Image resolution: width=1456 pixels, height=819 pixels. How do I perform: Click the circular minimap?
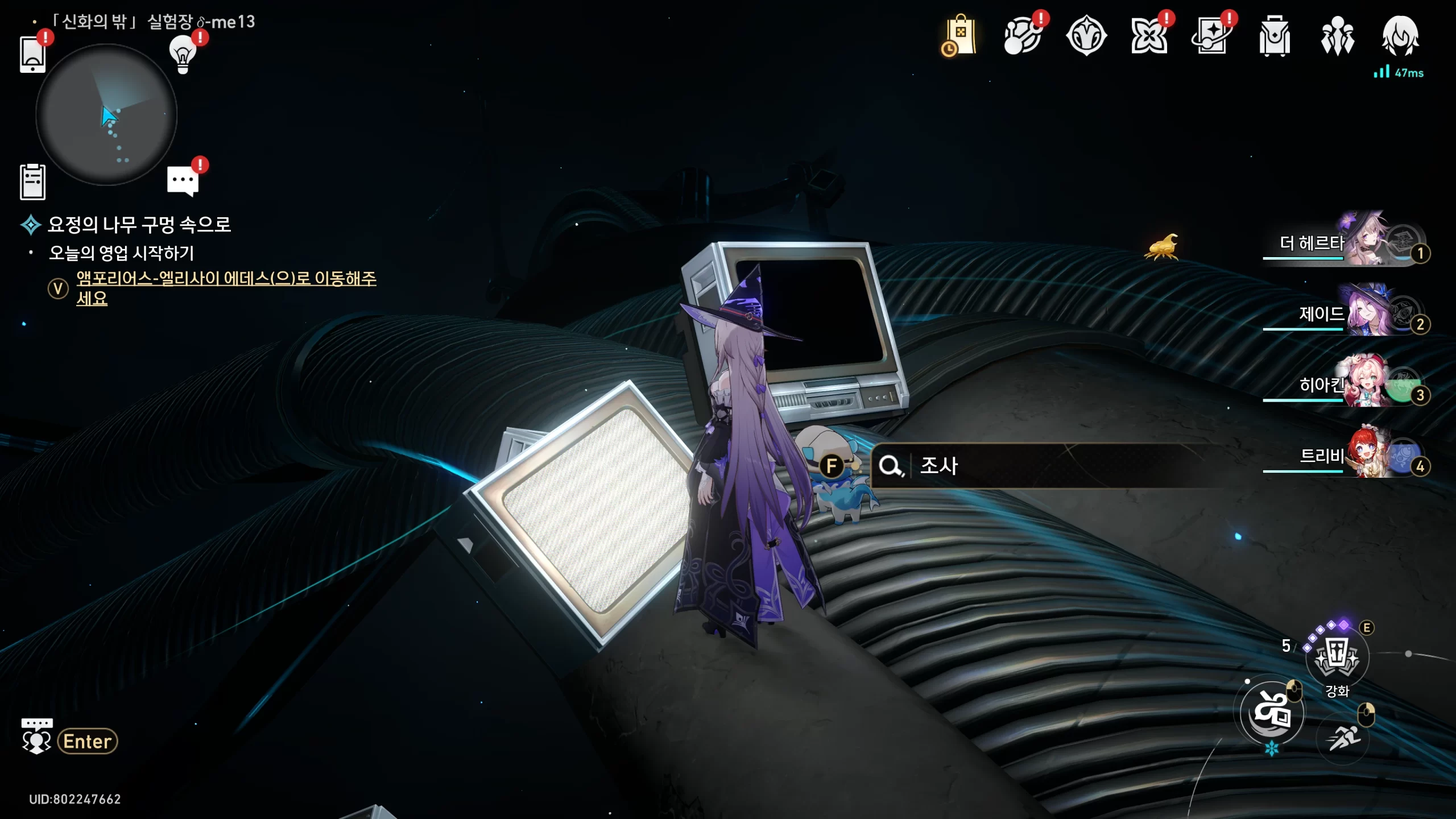click(106, 115)
